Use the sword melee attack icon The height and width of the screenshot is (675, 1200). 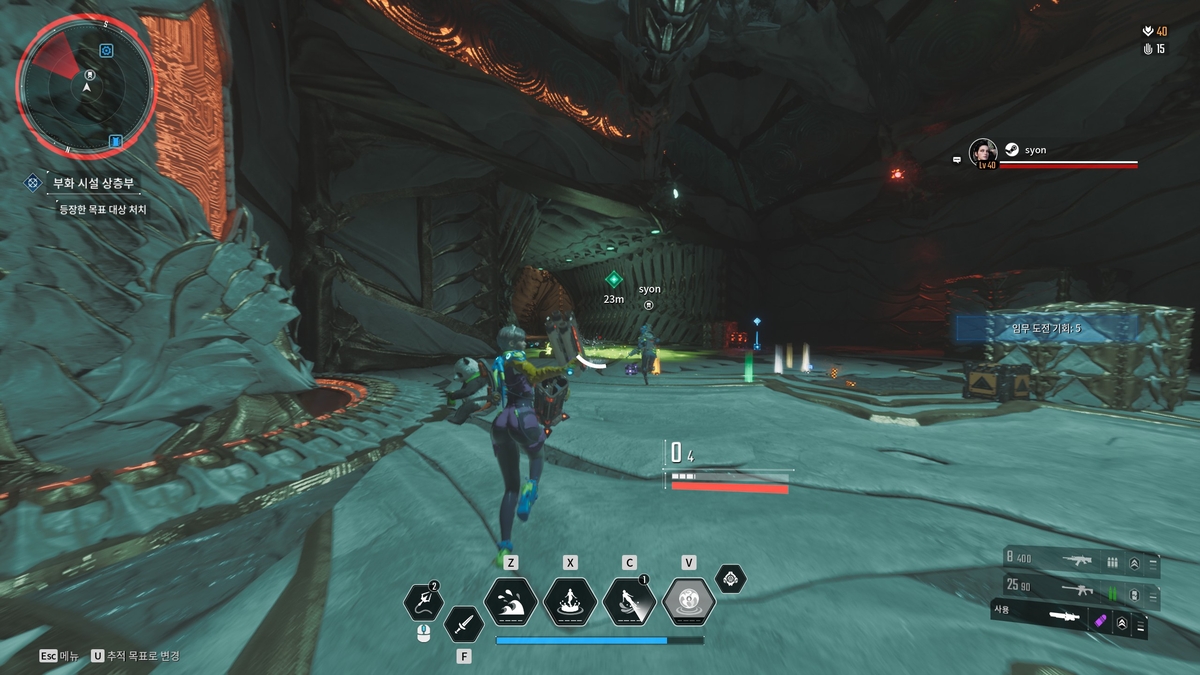point(463,625)
